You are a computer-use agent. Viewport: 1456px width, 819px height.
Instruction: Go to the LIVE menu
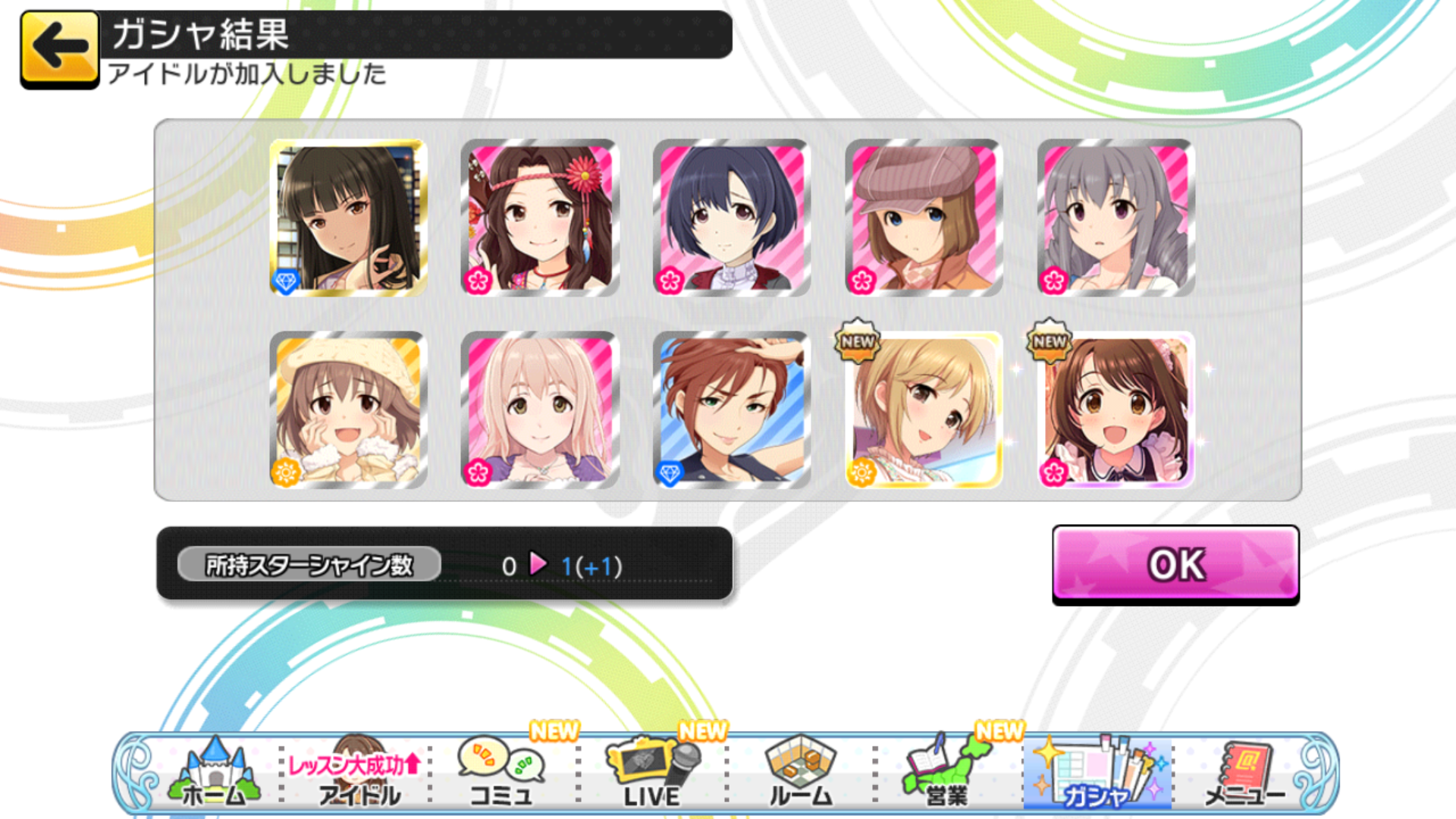click(652, 773)
